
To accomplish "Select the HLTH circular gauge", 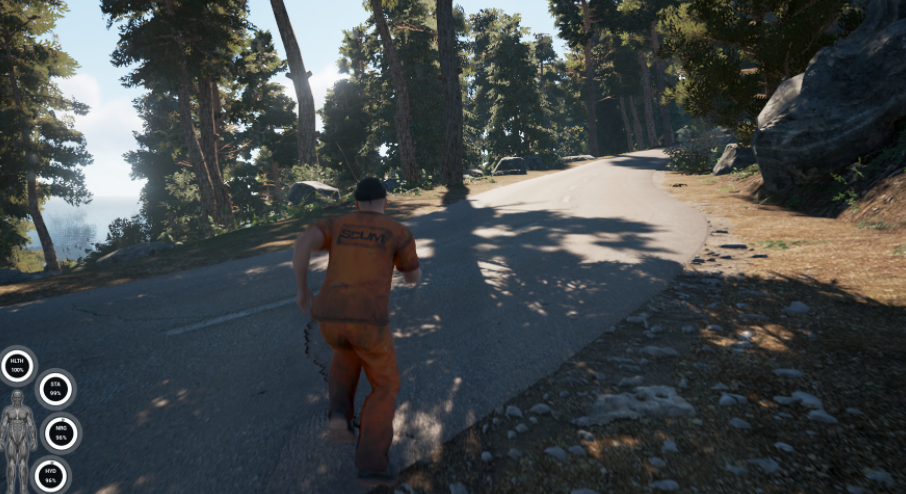I will [17, 366].
